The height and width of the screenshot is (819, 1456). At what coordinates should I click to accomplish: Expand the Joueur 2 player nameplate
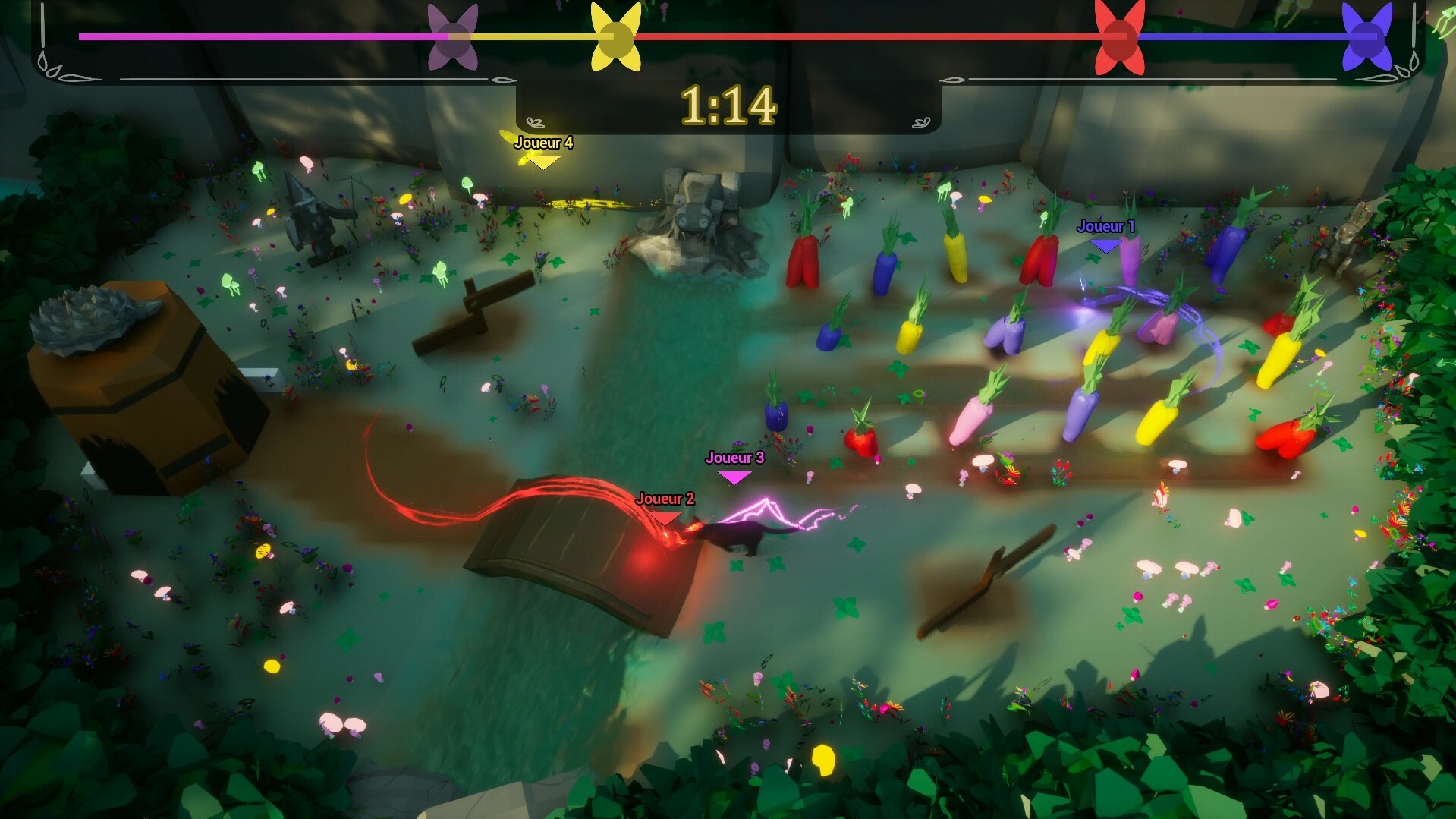(665, 499)
